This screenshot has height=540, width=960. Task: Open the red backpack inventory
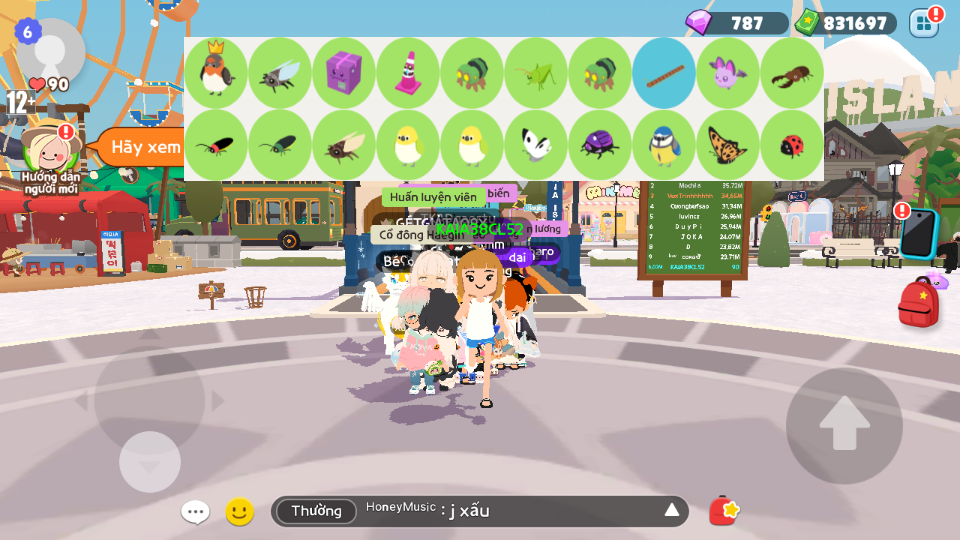[918, 304]
